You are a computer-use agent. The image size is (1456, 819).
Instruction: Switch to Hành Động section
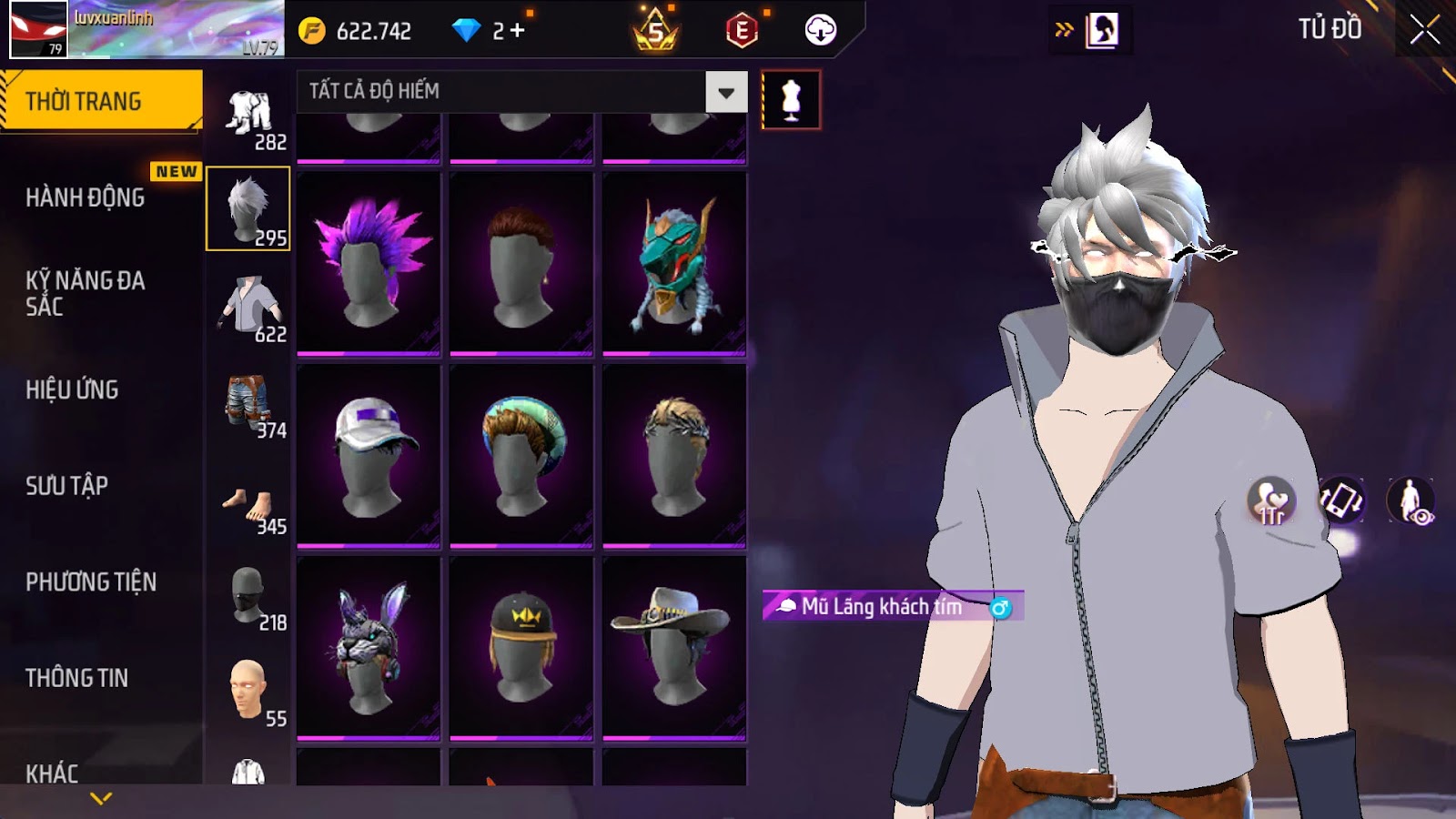[x=85, y=197]
